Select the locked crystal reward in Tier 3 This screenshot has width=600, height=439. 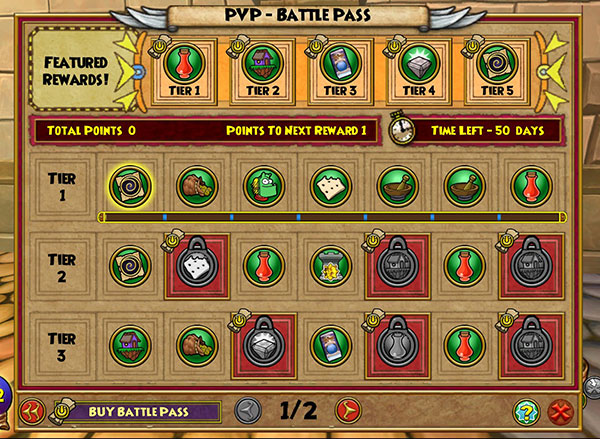262,343
